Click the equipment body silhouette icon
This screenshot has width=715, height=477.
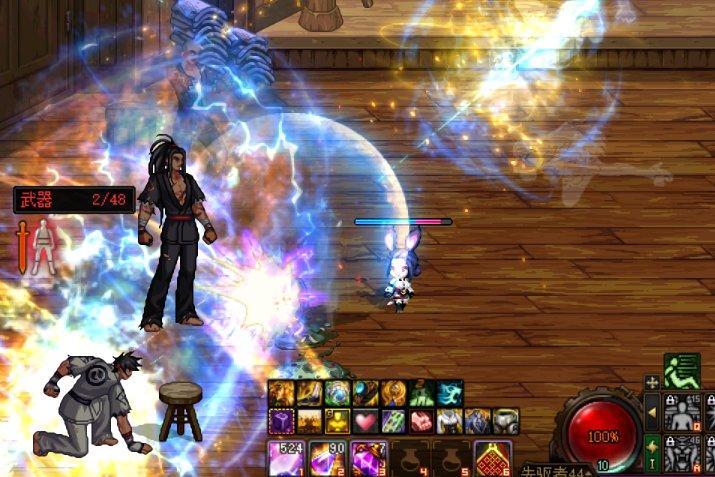click(44, 246)
